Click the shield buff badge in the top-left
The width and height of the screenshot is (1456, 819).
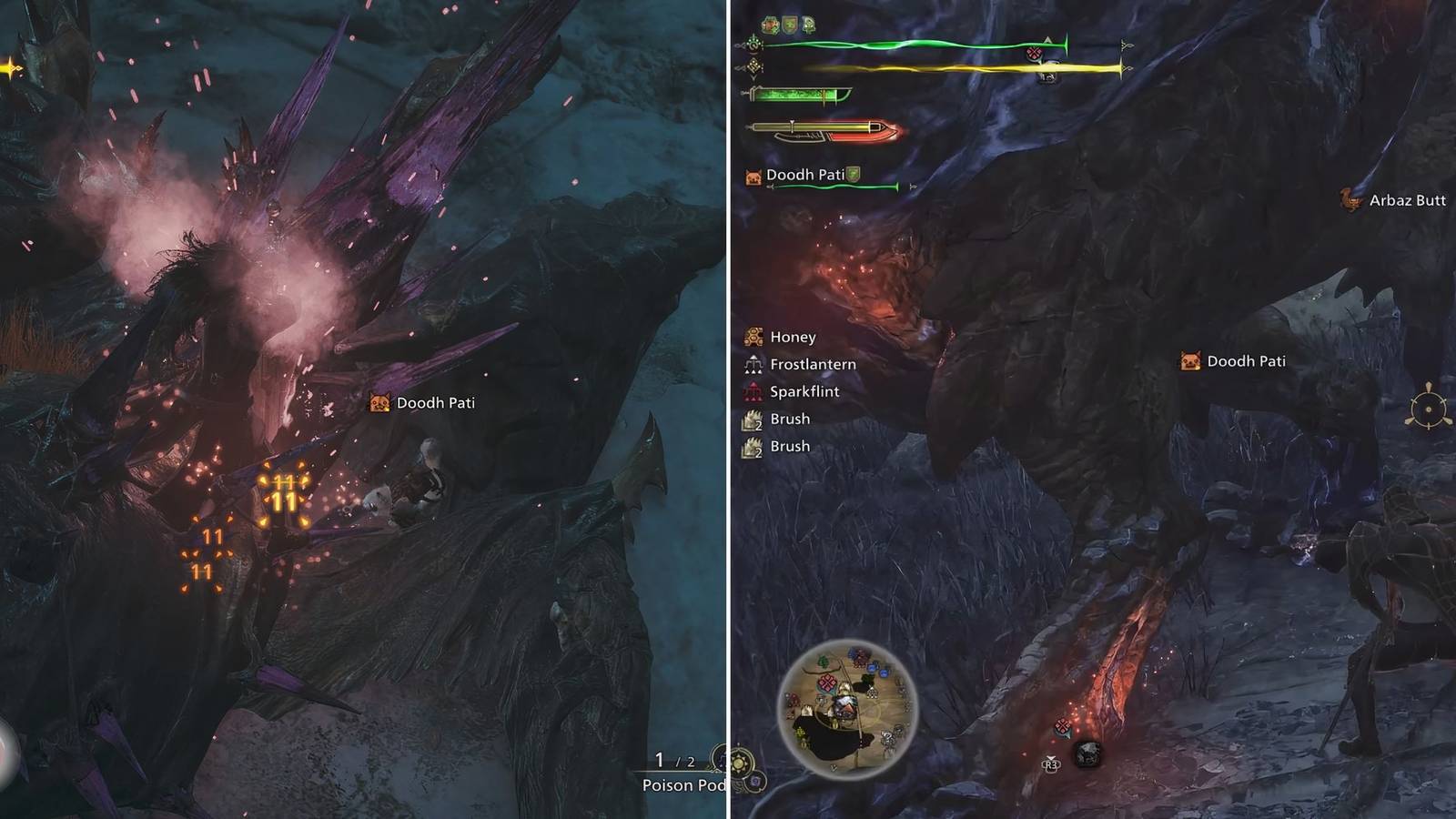(789, 25)
